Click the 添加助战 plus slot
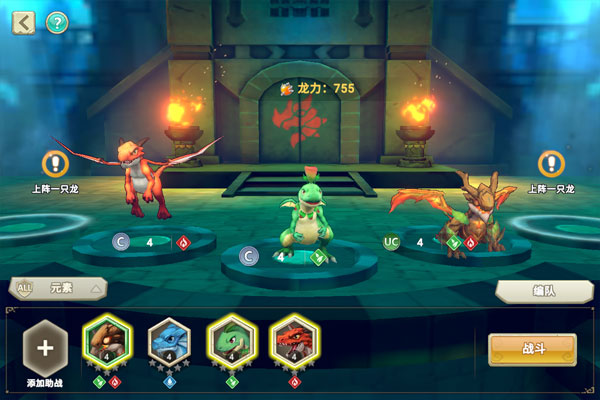 coord(45,346)
